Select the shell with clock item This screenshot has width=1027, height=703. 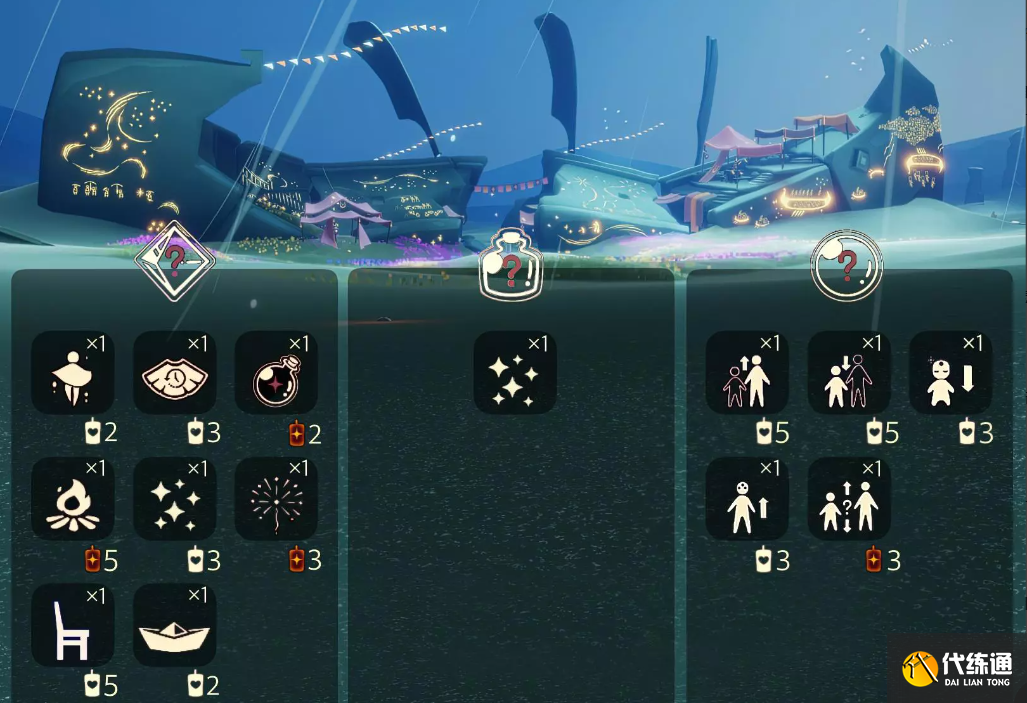tap(174, 373)
